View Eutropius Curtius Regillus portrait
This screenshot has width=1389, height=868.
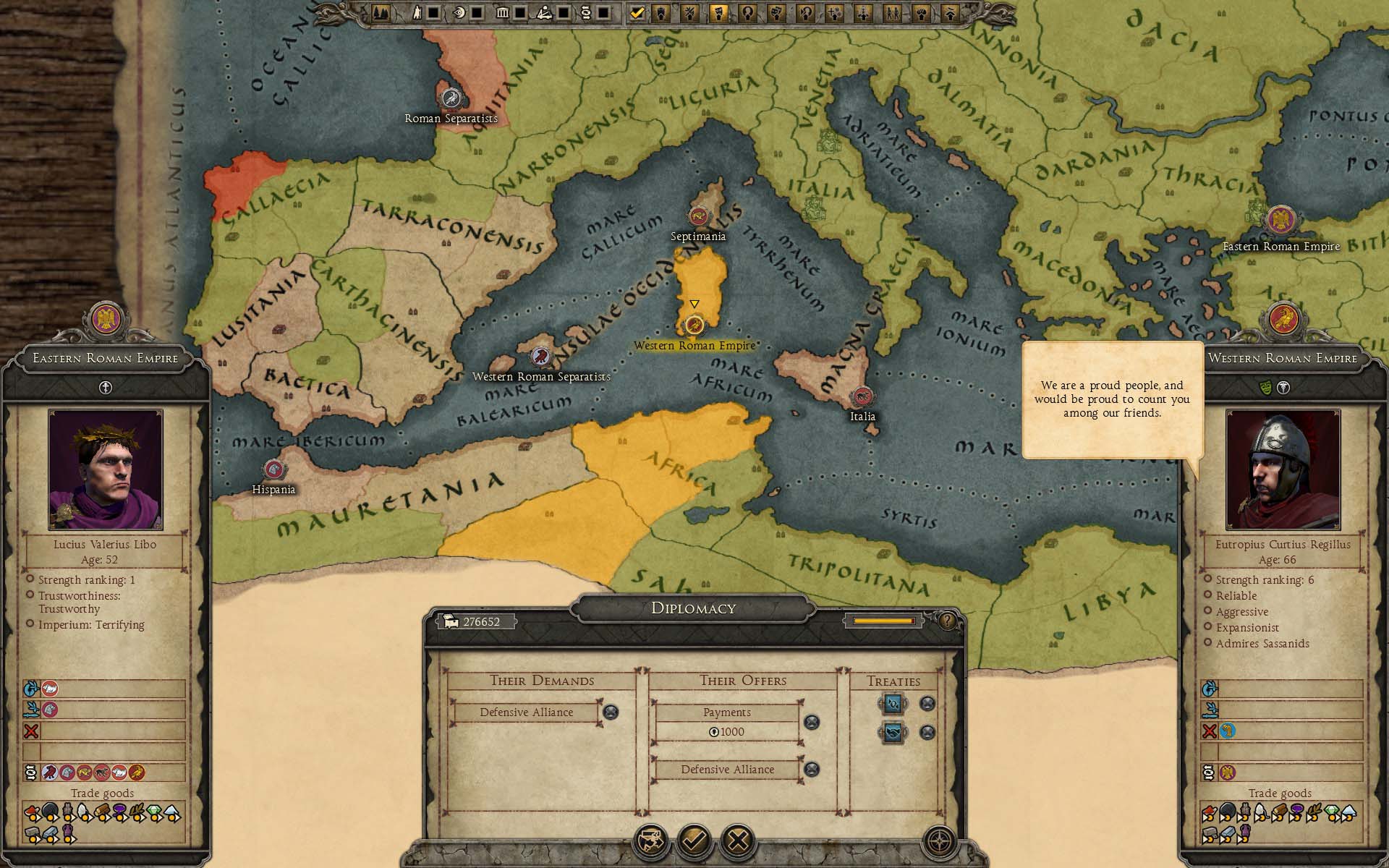[x=1283, y=469]
